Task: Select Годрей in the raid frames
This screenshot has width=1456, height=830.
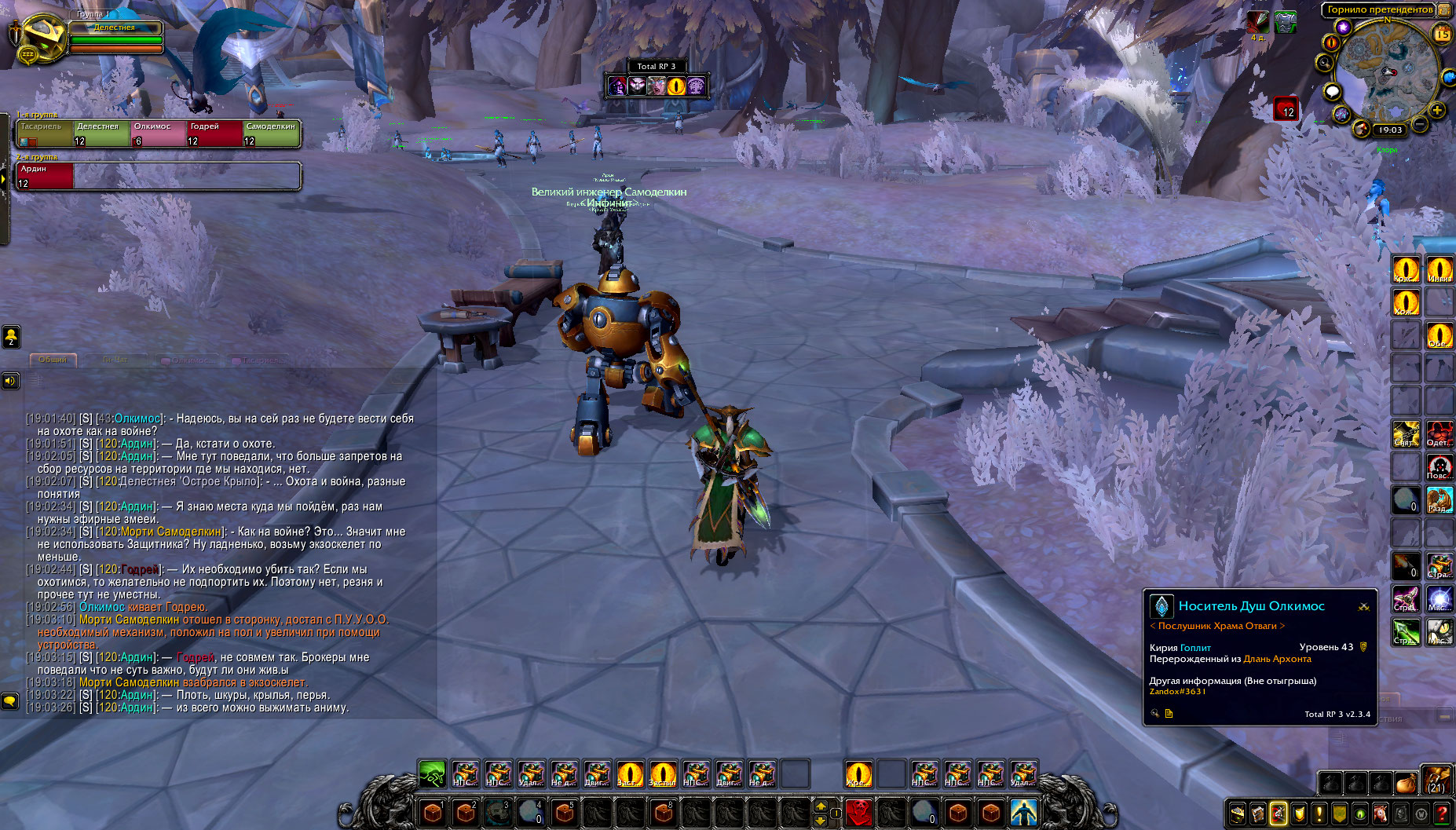Action: tap(214, 133)
